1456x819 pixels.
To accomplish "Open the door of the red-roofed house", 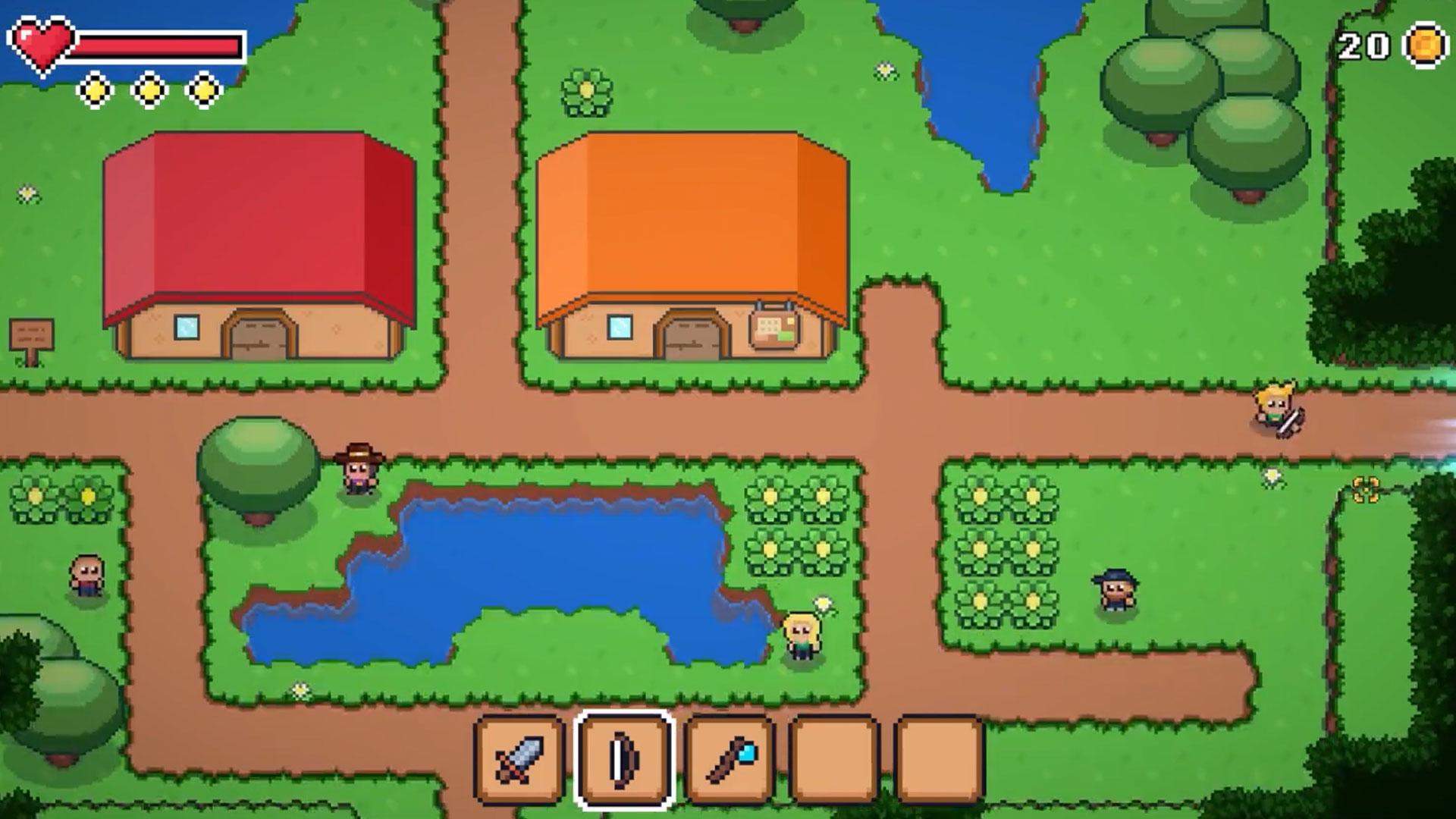I will pyautogui.click(x=258, y=337).
